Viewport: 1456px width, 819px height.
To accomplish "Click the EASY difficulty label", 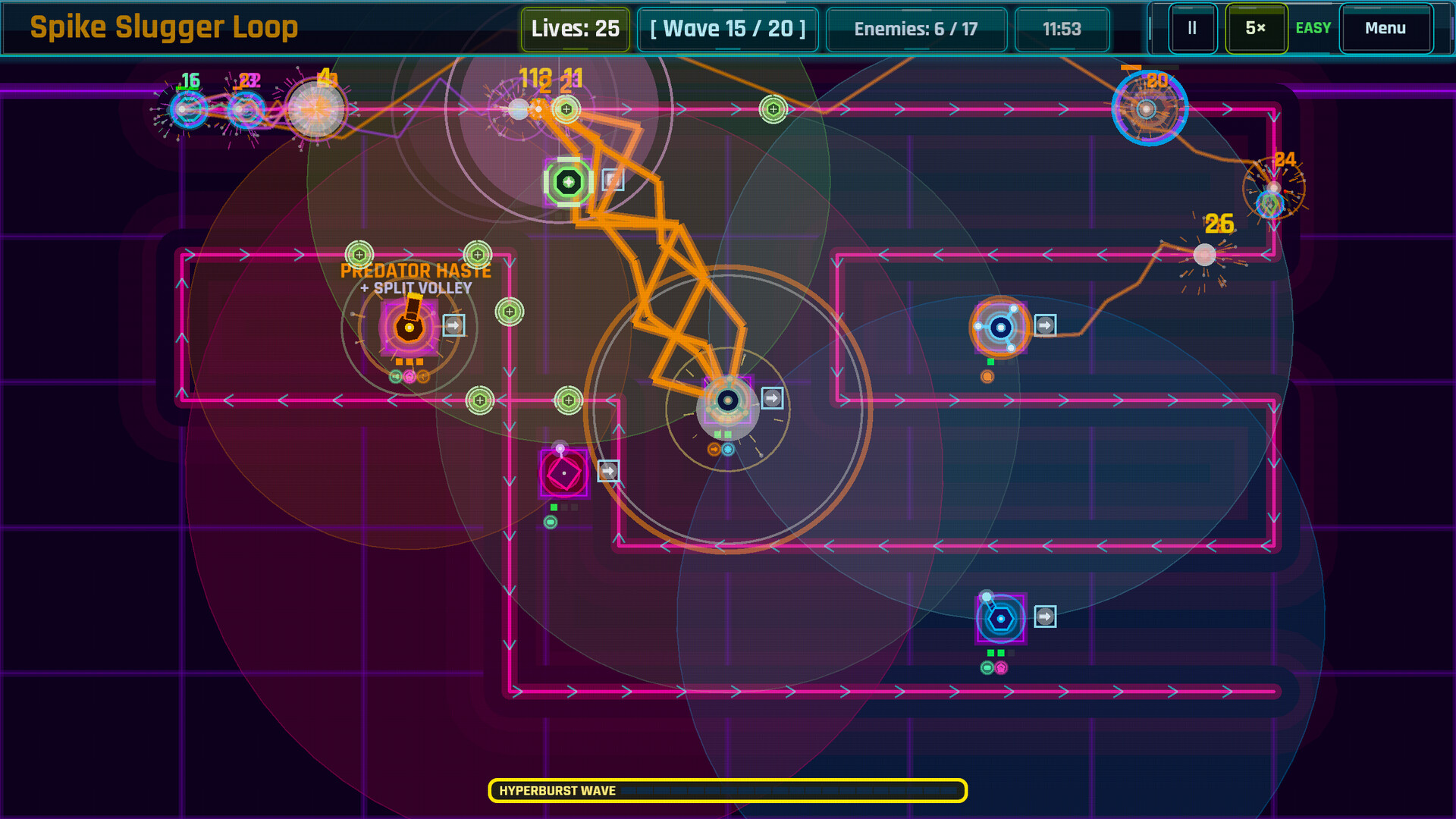I will [1313, 29].
